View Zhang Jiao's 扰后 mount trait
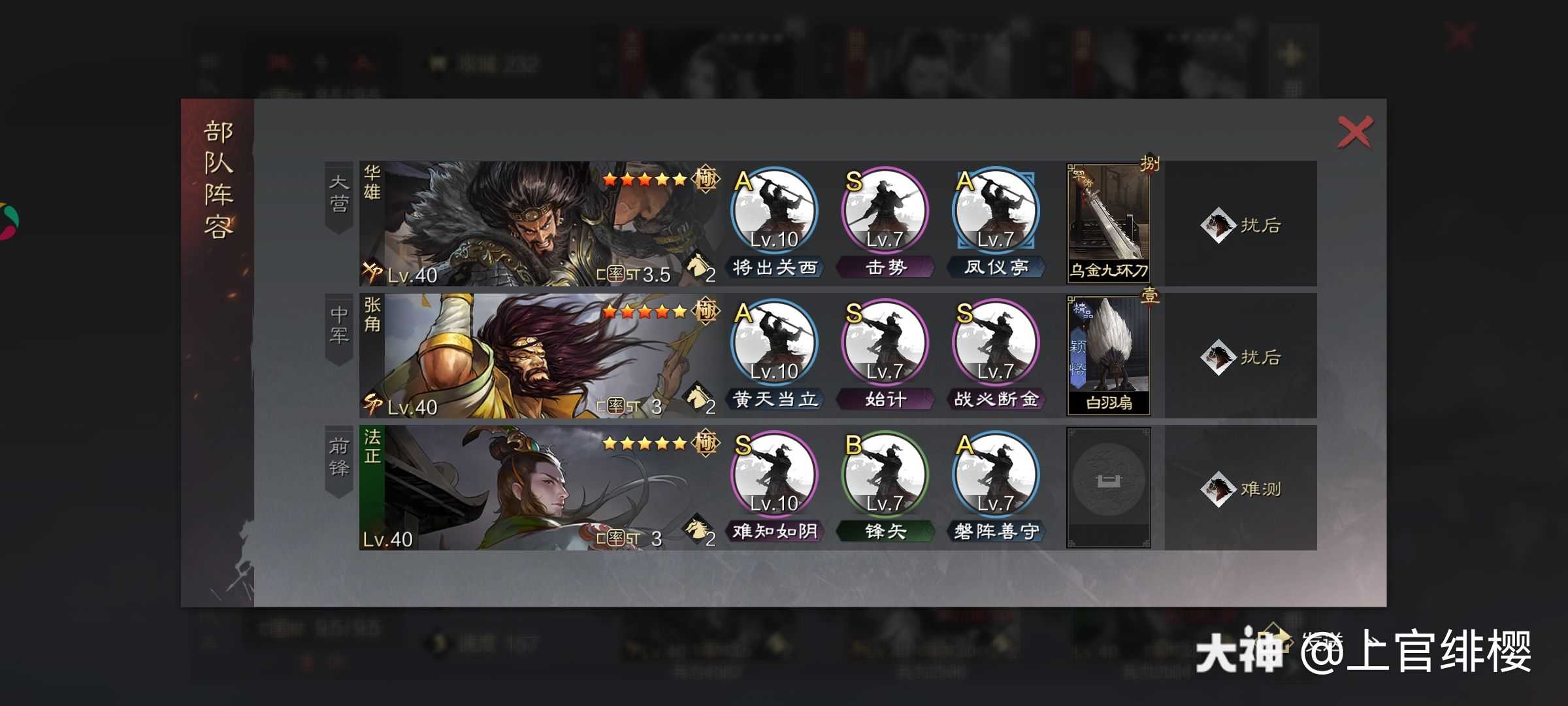The image size is (1568, 706). click(1241, 357)
